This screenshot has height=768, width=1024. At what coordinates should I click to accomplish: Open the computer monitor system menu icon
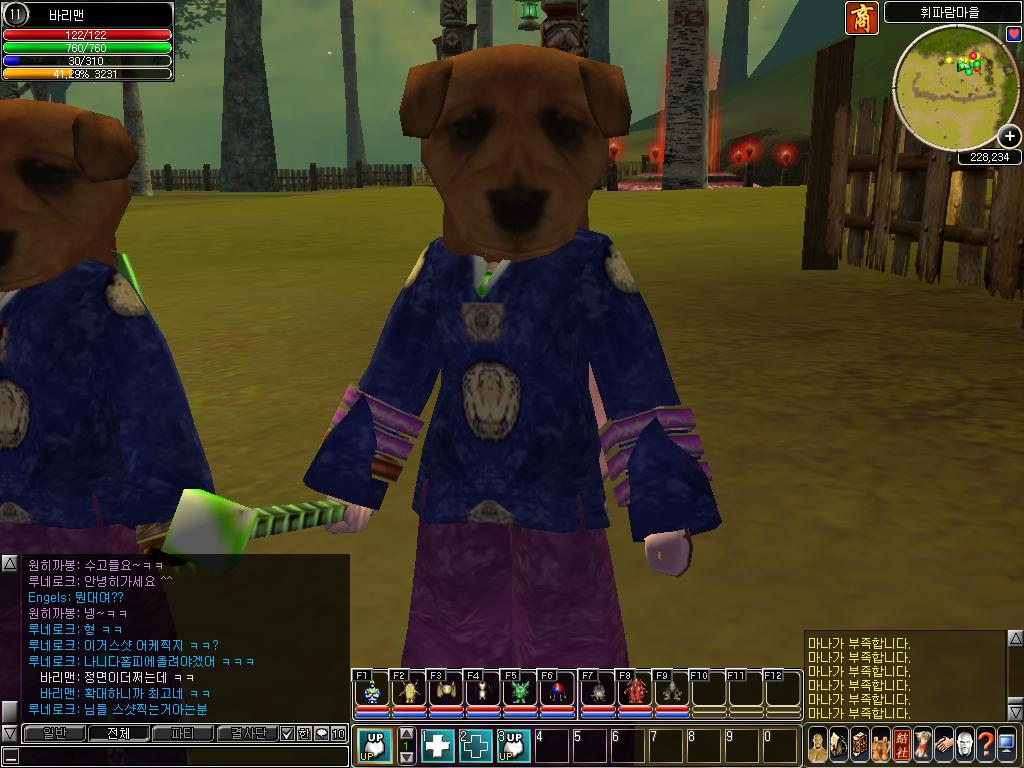point(1006,745)
